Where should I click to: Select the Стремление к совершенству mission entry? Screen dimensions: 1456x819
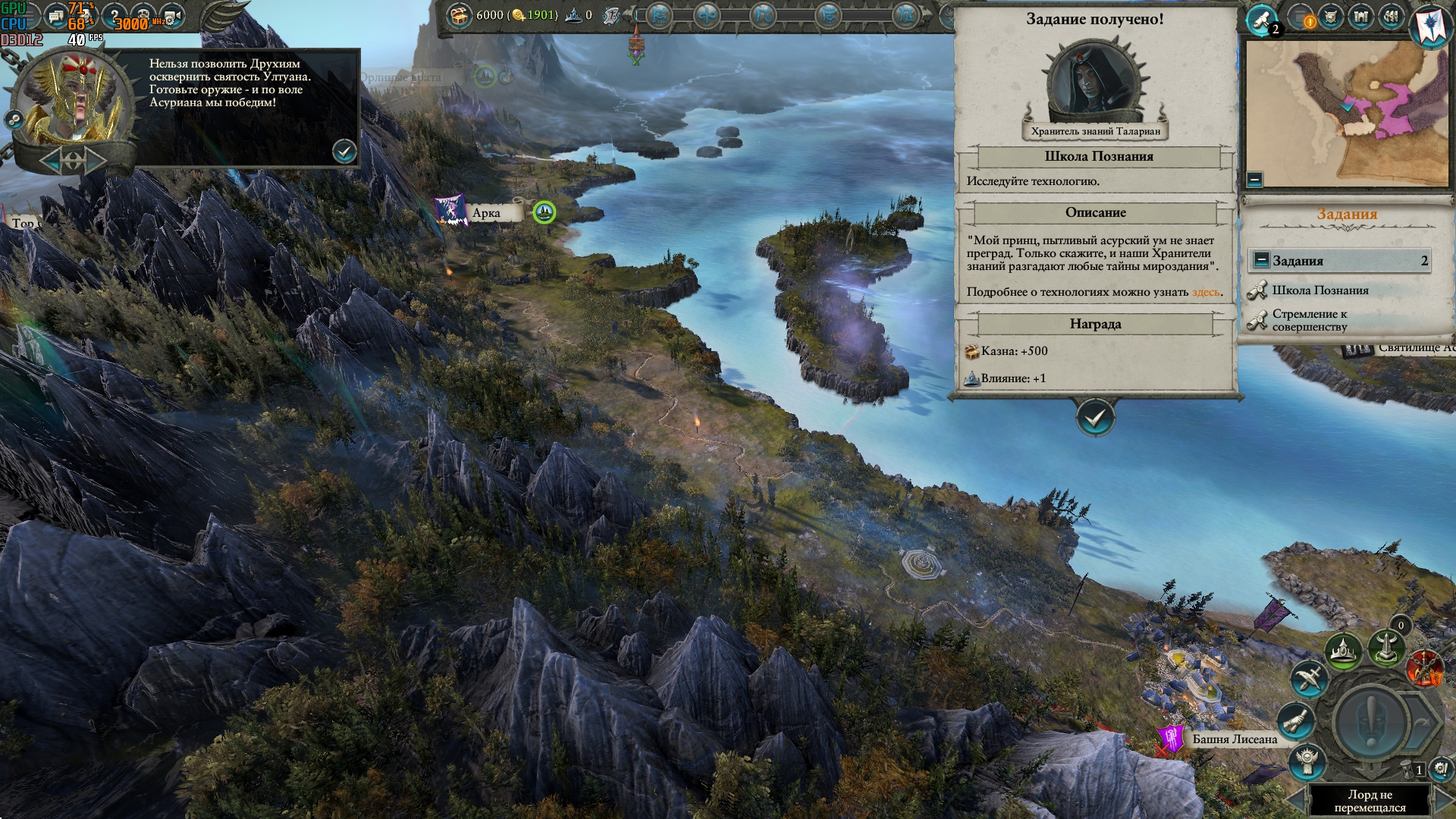tap(1310, 320)
